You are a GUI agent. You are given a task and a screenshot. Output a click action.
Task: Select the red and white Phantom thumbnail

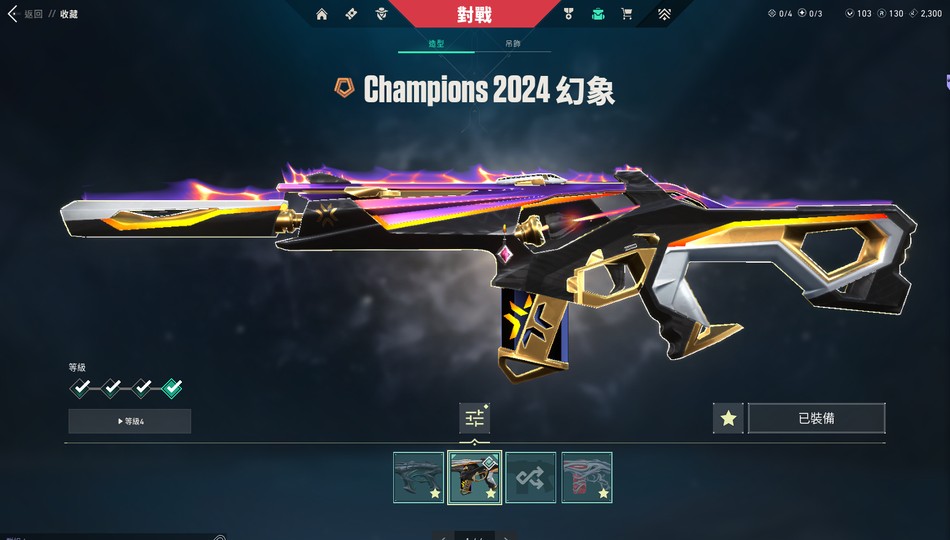[x=586, y=477]
